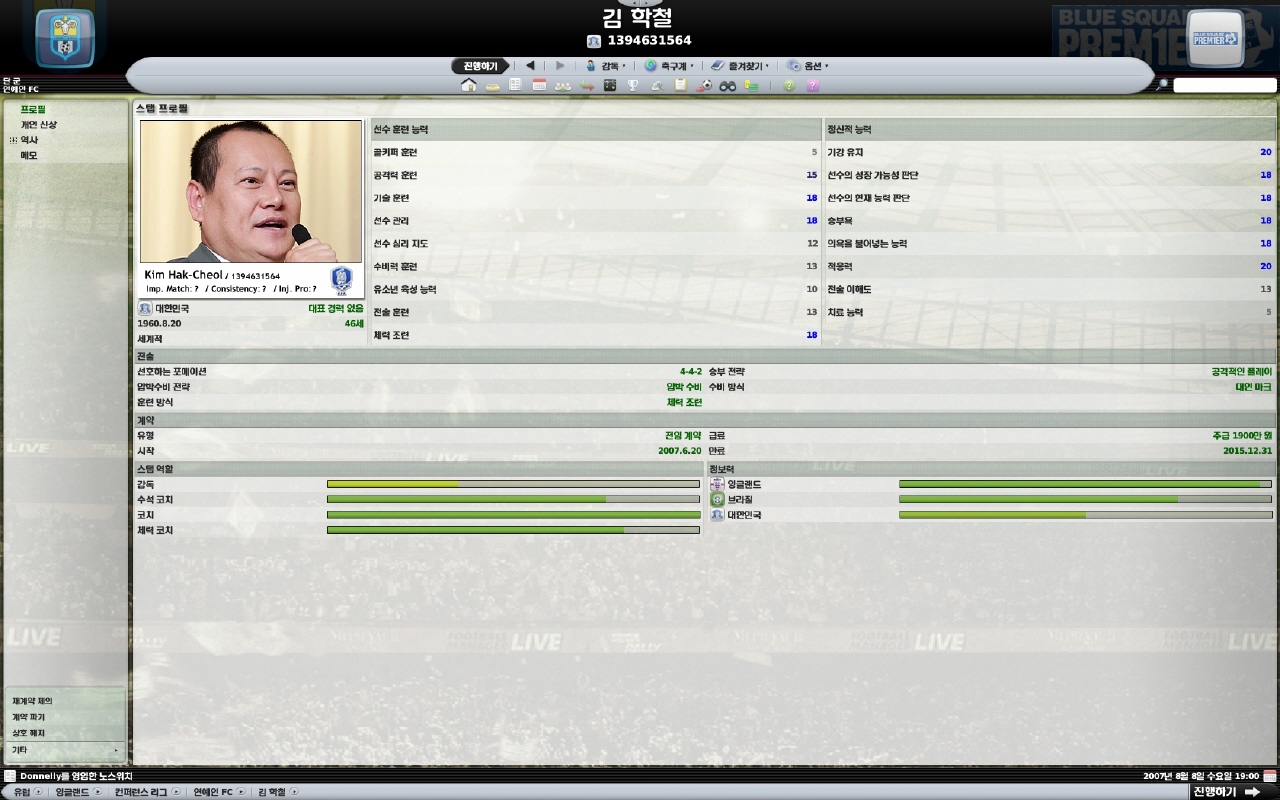Click the search input field
The height and width of the screenshot is (800, 1280).
click(1224, 86)
